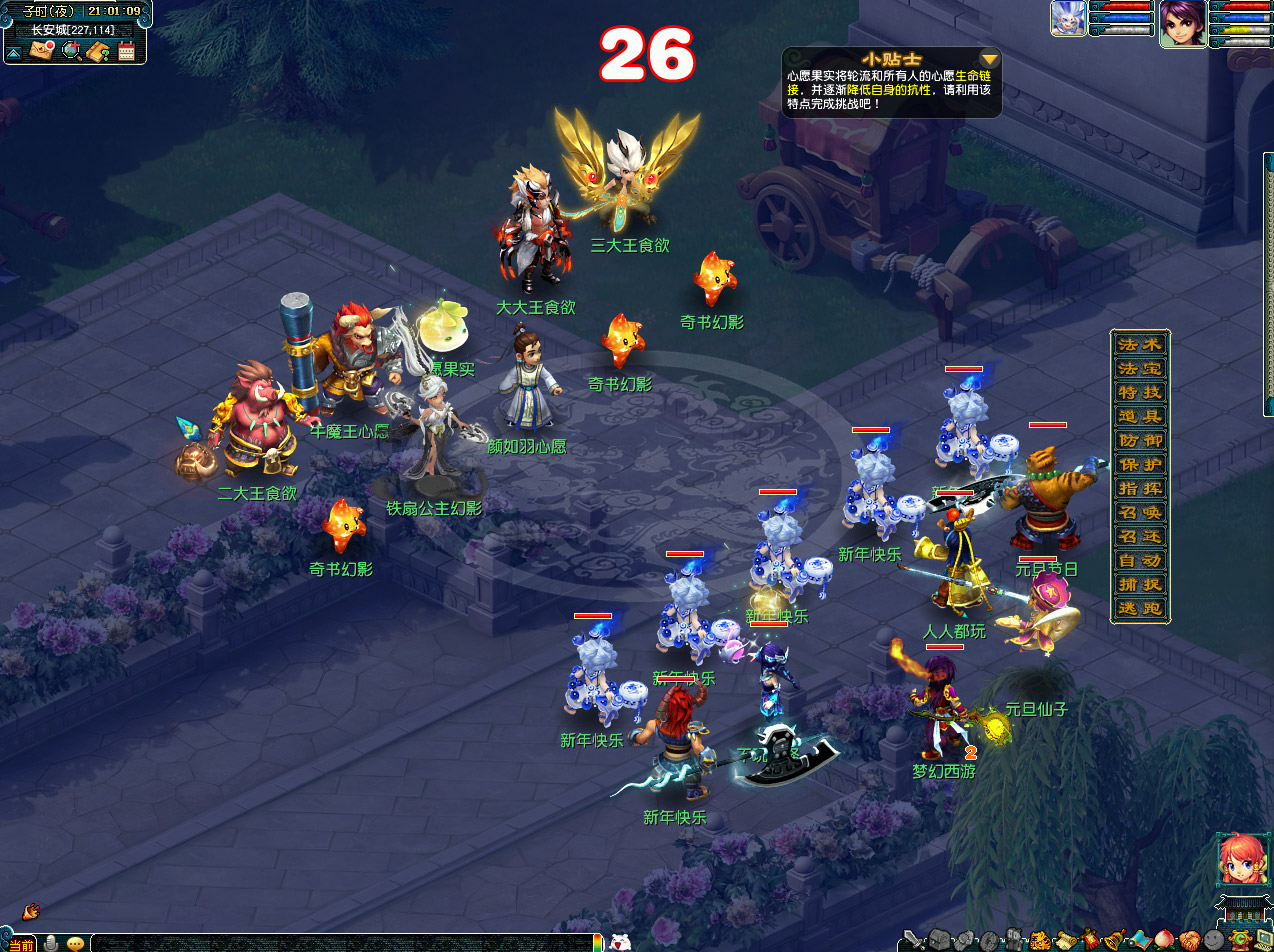Open the world map magnifier icon
1274x952 pixels.
coord(72,51)
